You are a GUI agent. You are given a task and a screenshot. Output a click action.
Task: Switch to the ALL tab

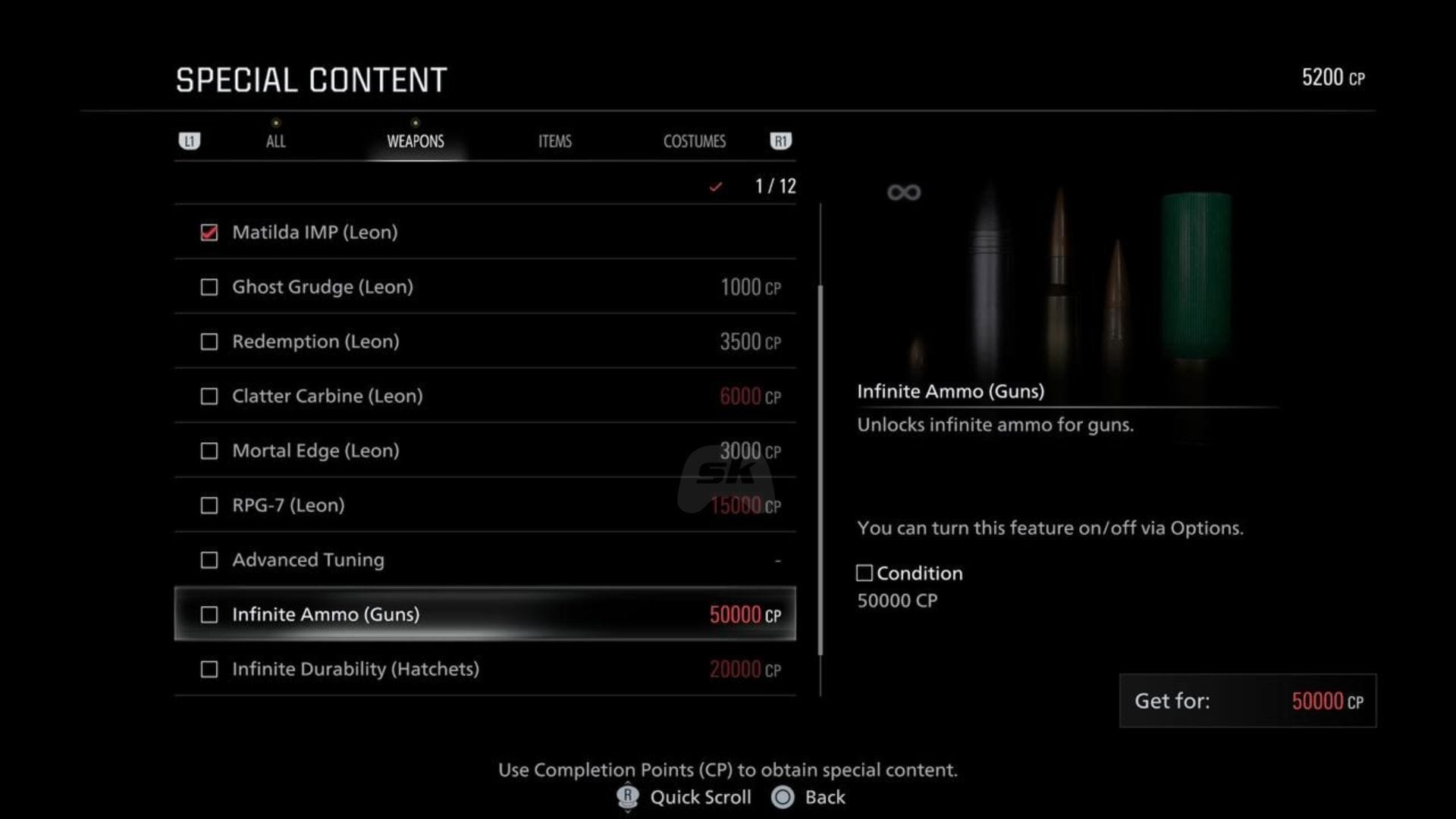(x=275, y=141)
